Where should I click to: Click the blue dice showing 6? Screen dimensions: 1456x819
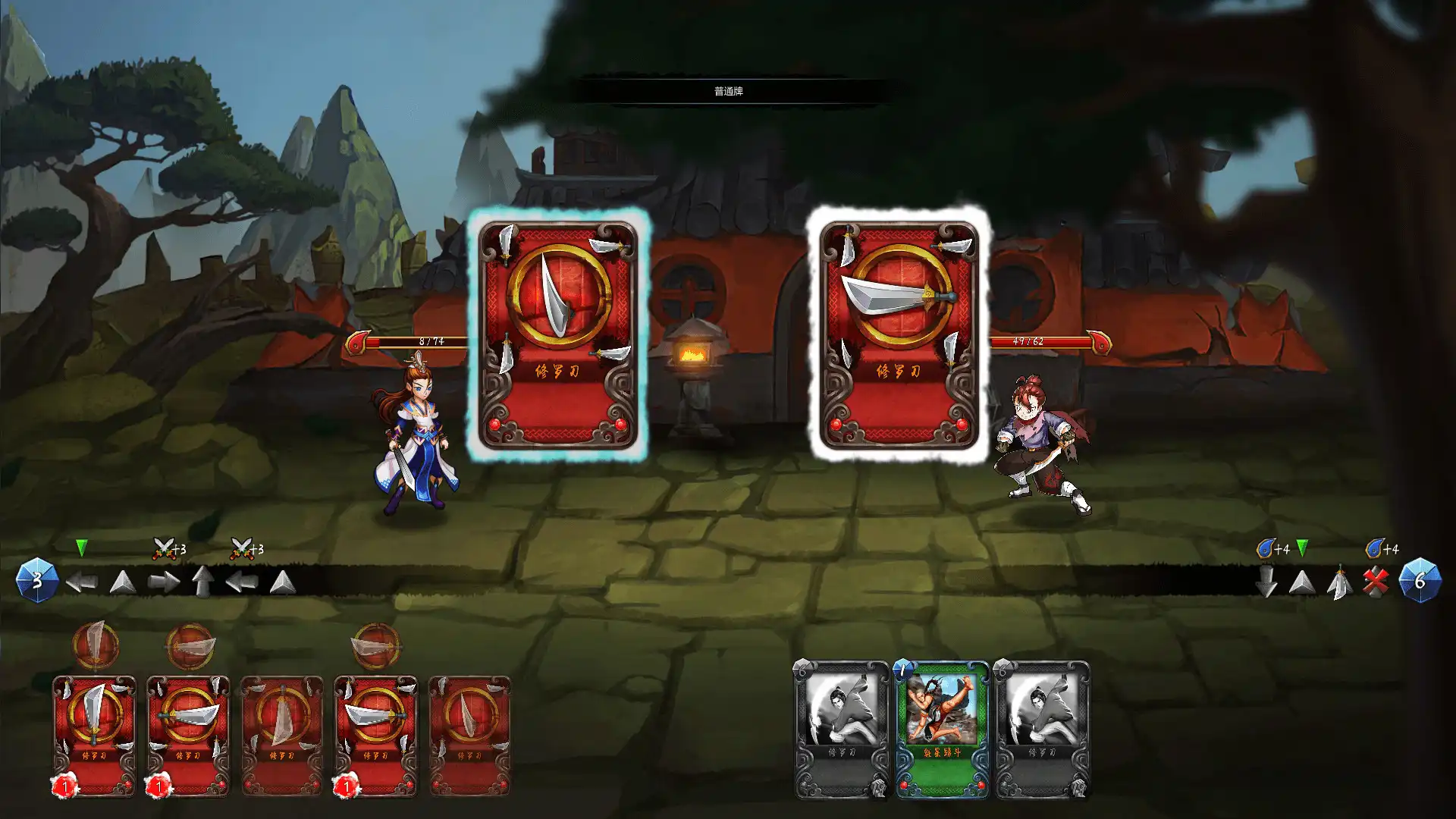tap(1420, 580)
